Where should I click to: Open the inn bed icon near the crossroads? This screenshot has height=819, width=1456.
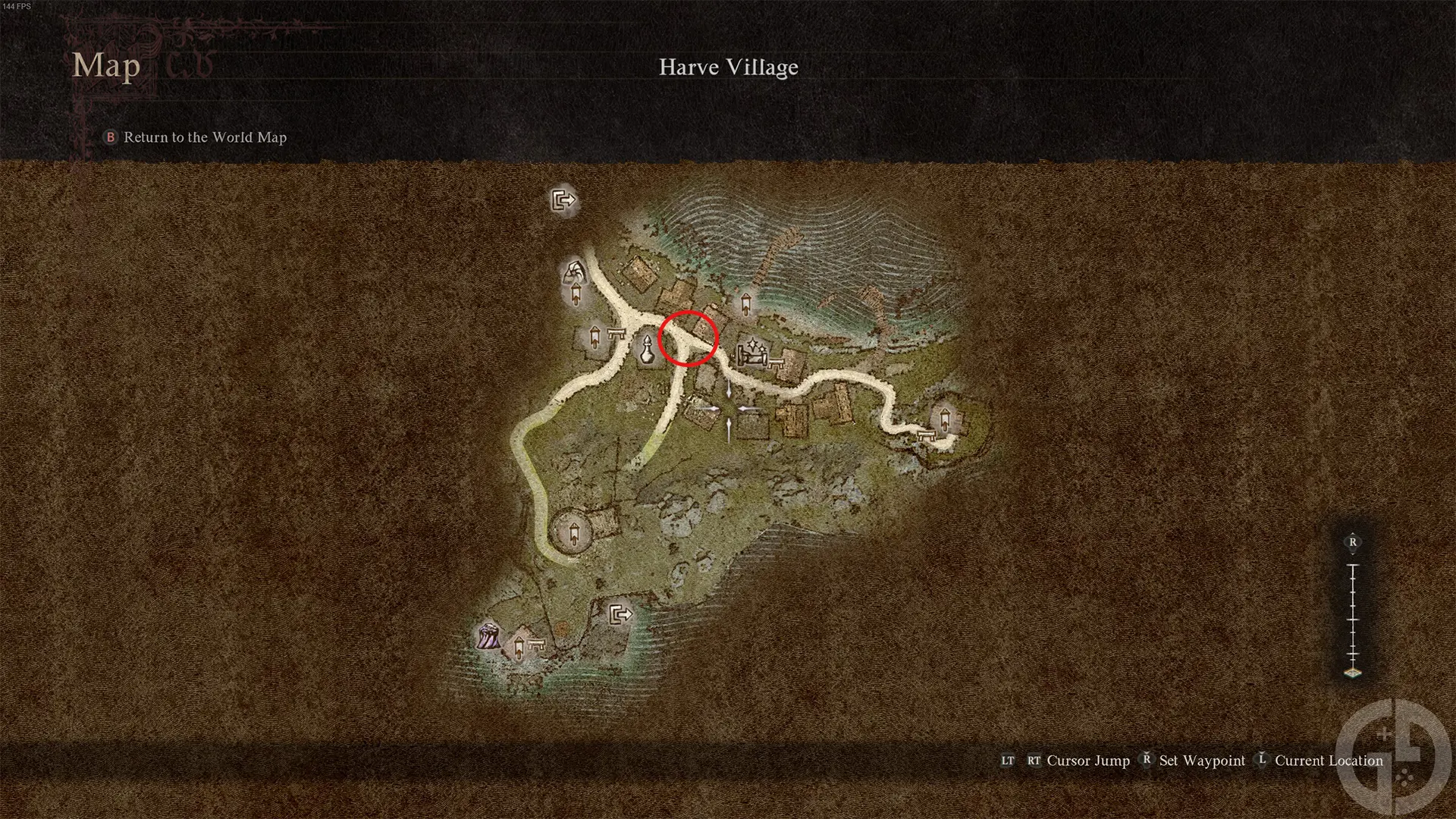(752, 355)
